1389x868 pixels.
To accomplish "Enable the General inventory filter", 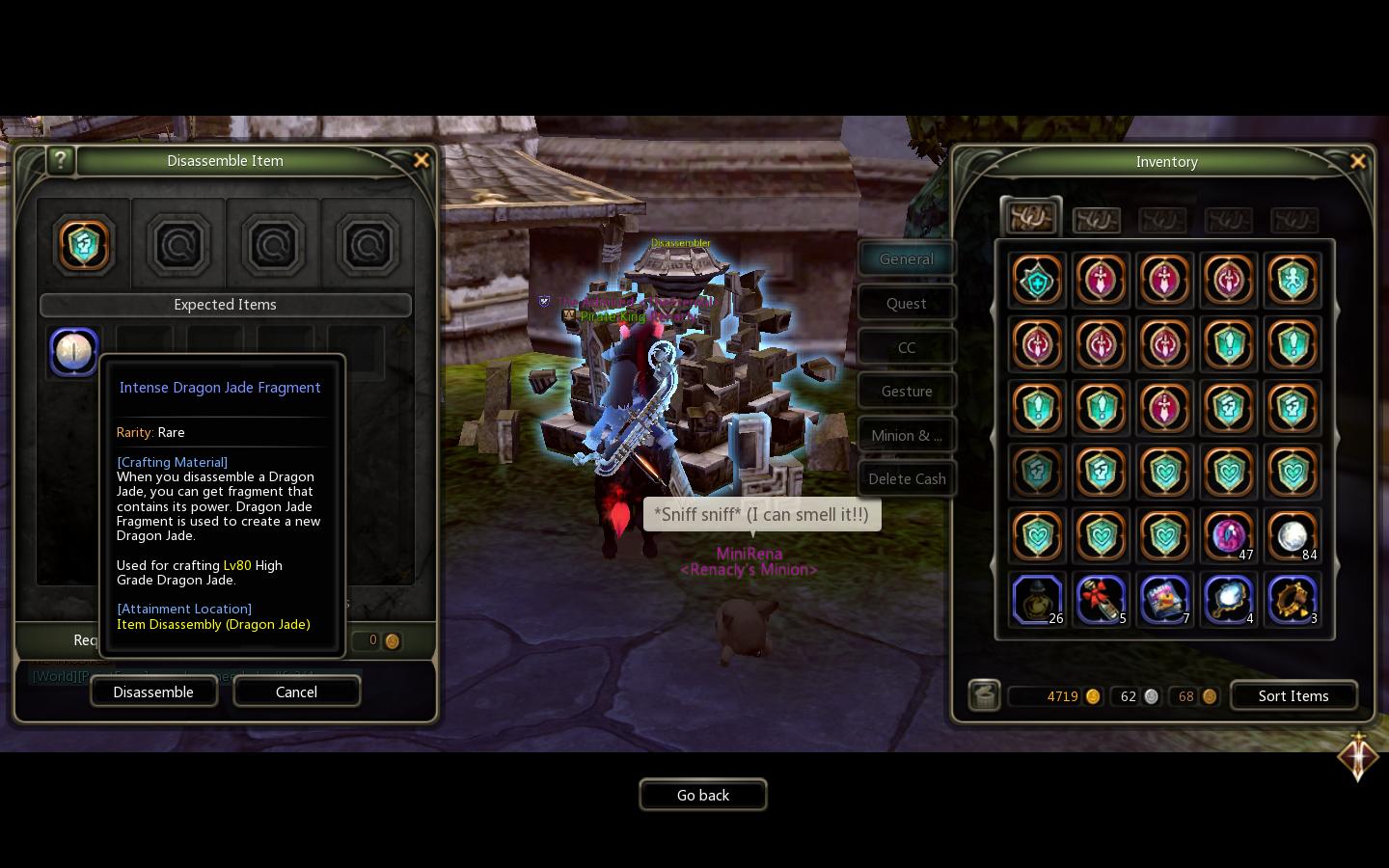I will point(906,258).
